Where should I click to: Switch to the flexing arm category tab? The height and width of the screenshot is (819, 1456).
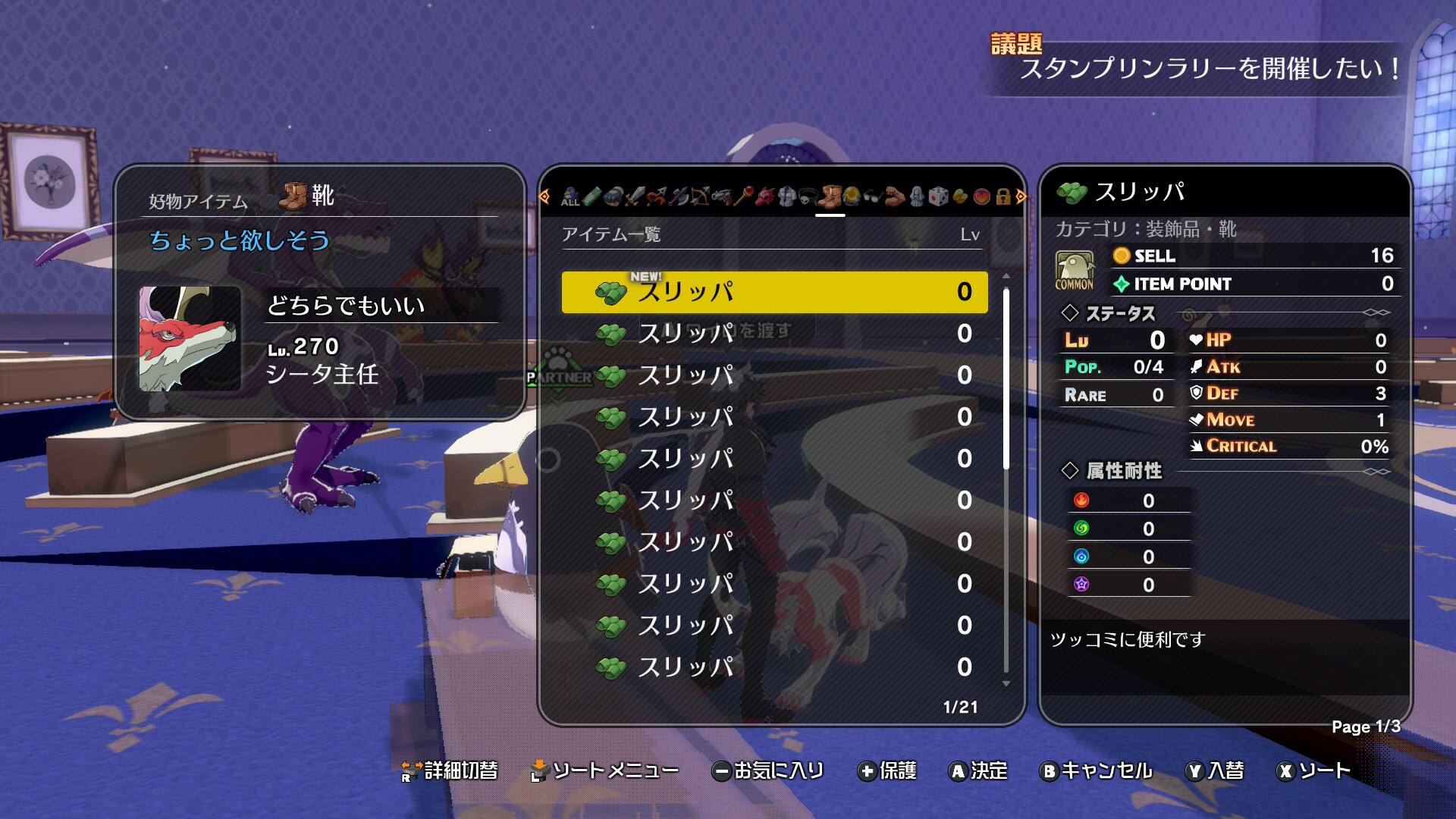pyautogui.click(x=895, y=197)
